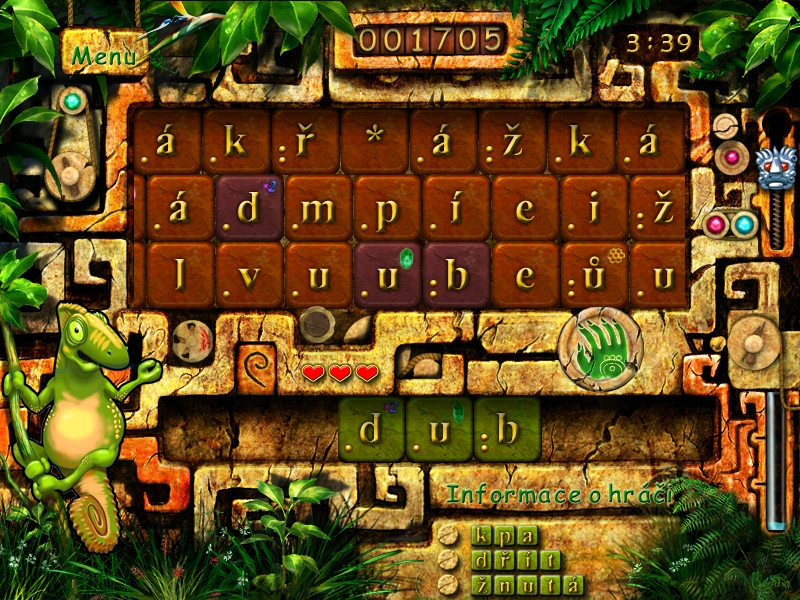Choose the i letter tile on the board
This screenshot has width=800, height=600.
click(x=594, y=209)
